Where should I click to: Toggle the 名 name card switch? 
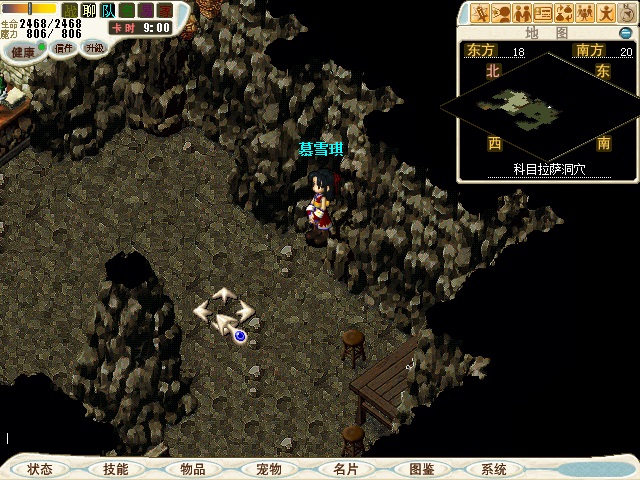[127, 10]
